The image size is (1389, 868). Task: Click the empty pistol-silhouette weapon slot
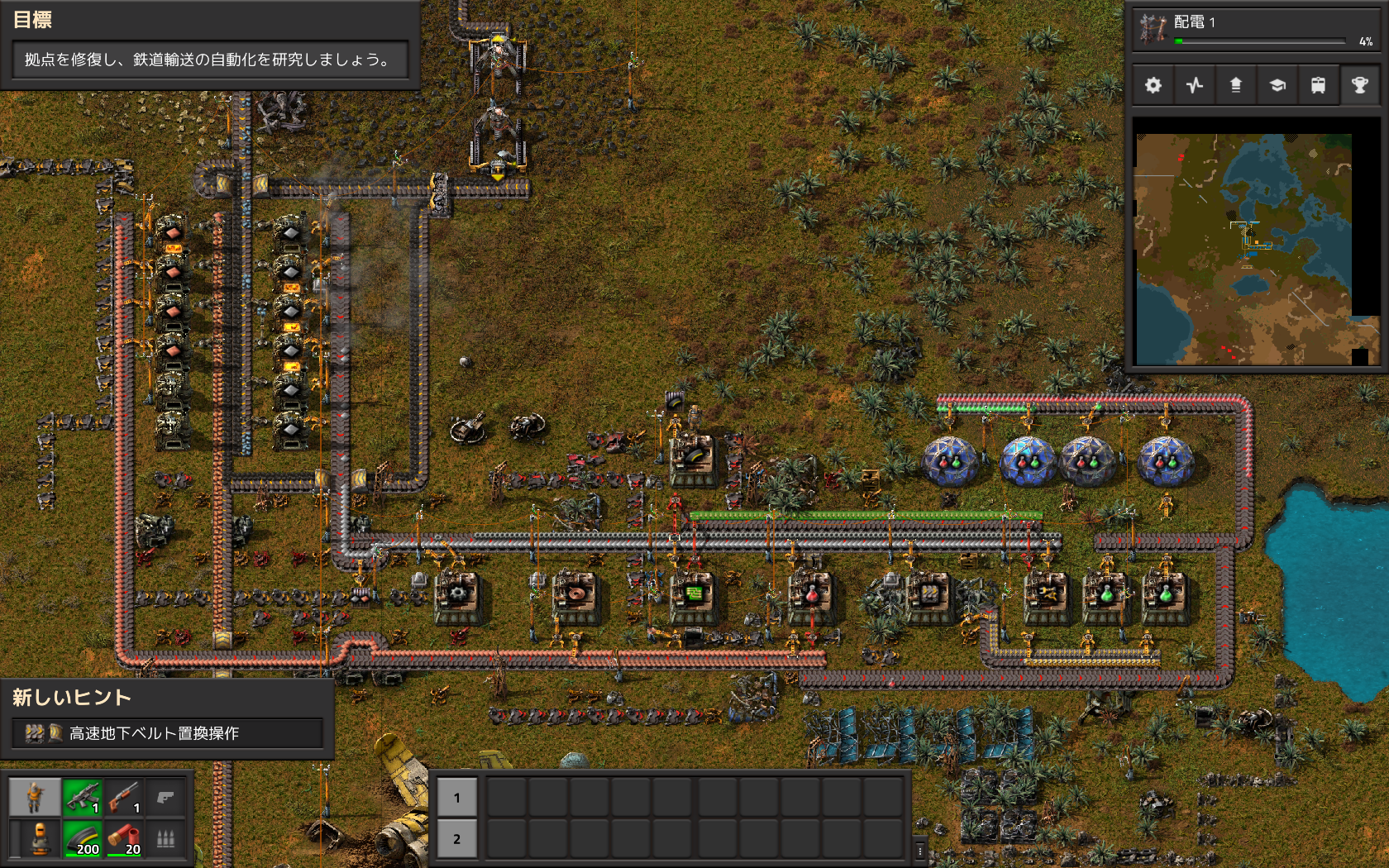pyautogui.click(x=165, y=798)
